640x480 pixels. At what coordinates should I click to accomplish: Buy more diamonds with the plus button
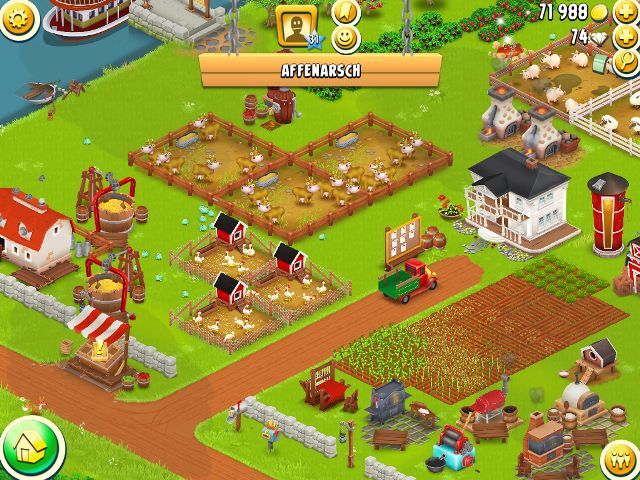(x=627, y=37)
